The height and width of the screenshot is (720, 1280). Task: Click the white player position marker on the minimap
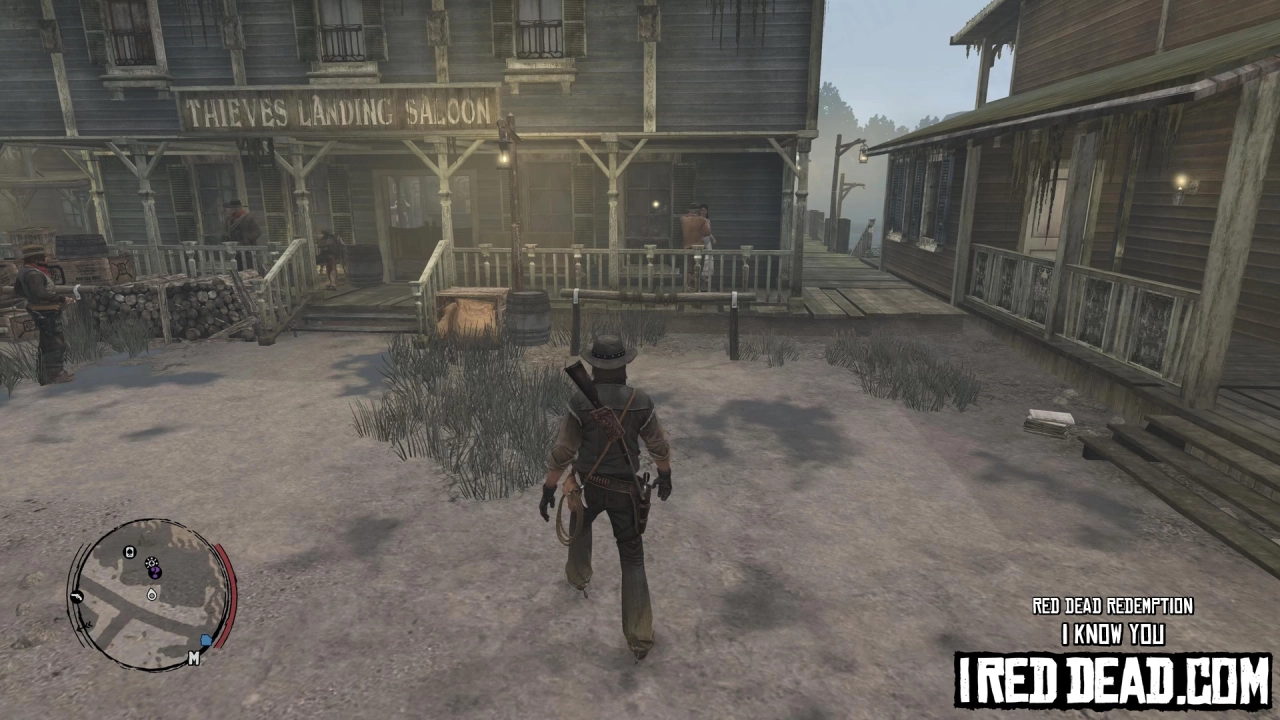[x=152, y=596]
